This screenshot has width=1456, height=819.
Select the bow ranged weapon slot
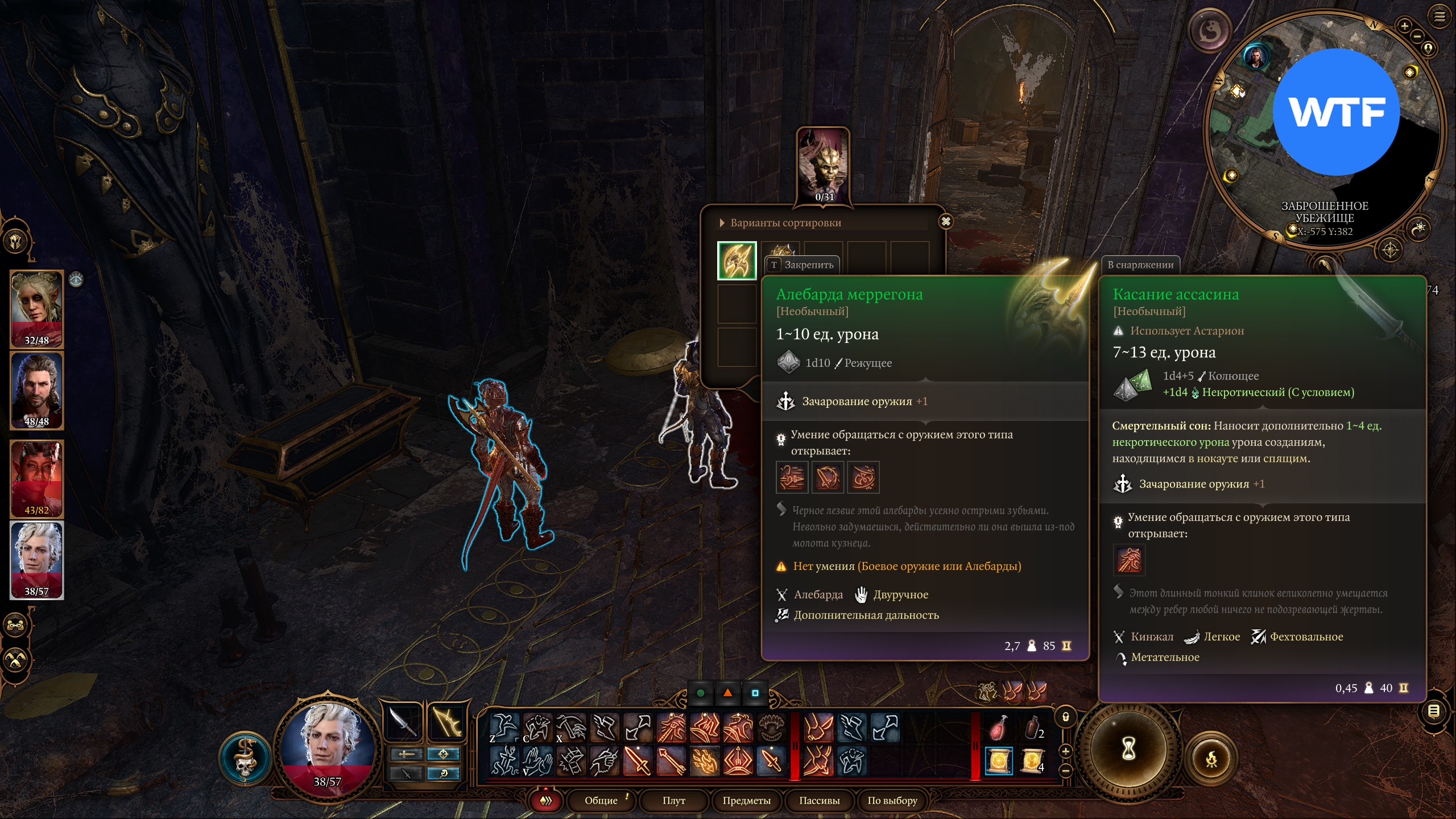(448, 723)
